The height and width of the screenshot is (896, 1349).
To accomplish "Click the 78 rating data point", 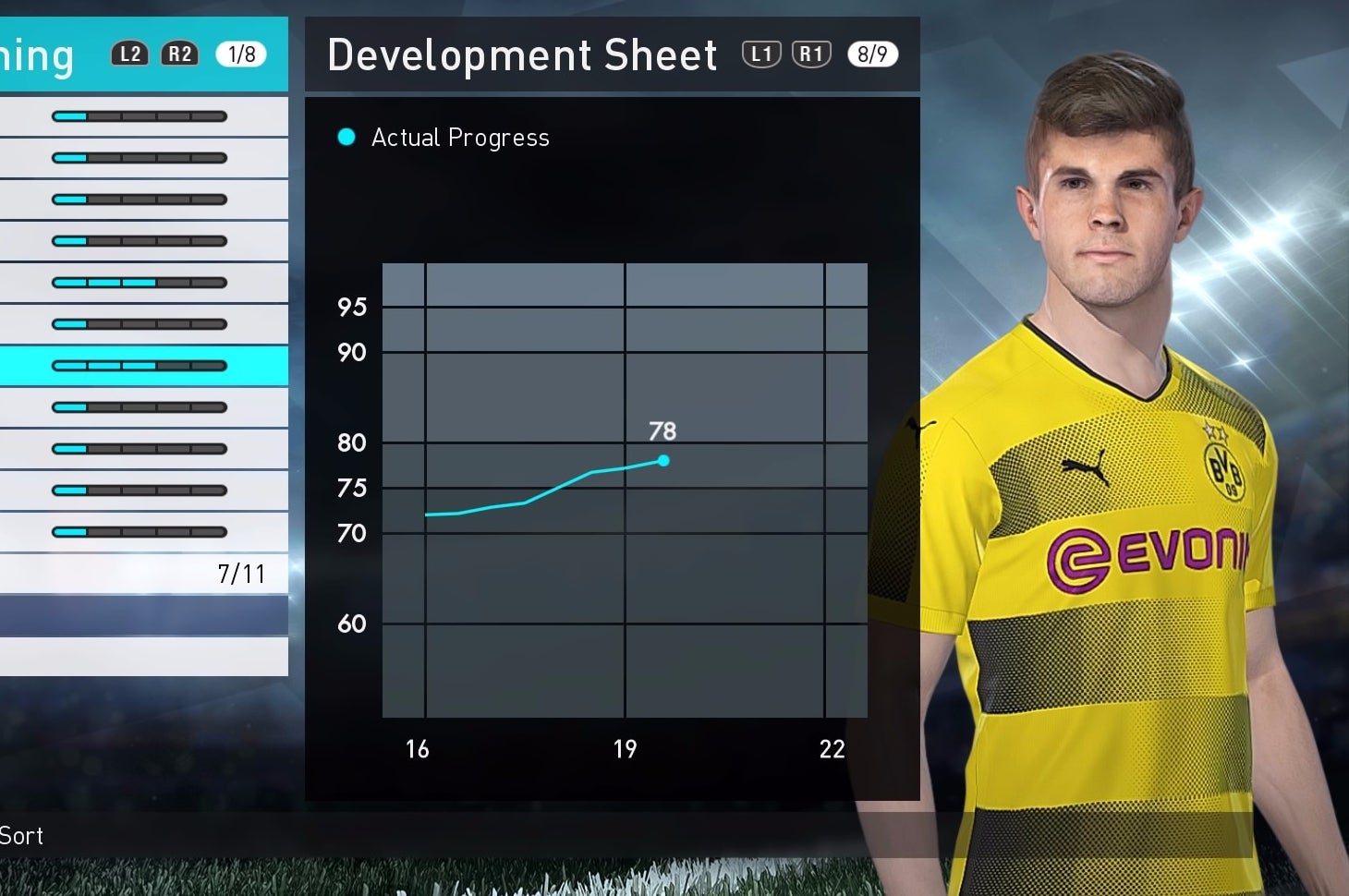I will coord(663,459).
